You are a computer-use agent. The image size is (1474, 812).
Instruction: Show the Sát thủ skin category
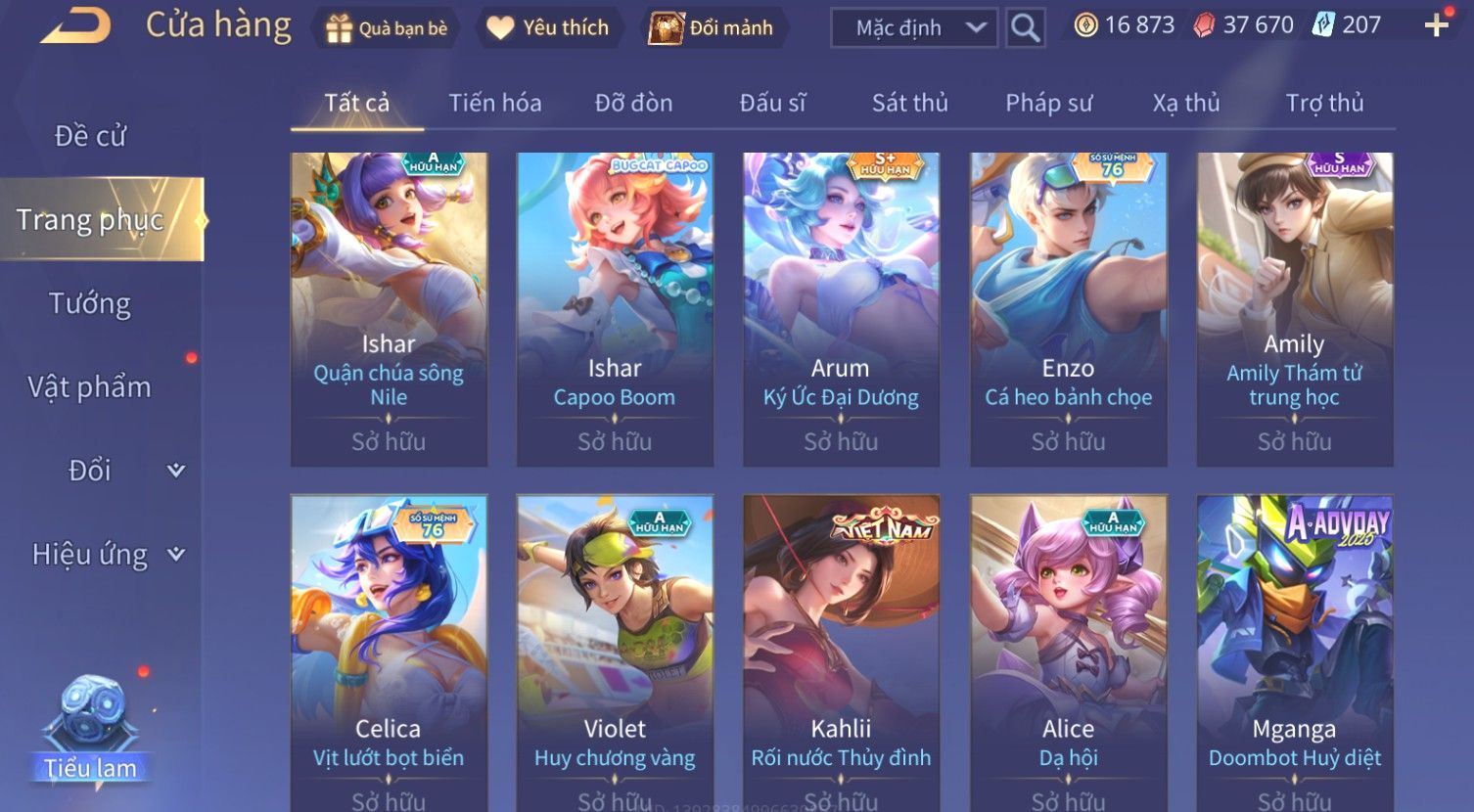pos(909,103)
